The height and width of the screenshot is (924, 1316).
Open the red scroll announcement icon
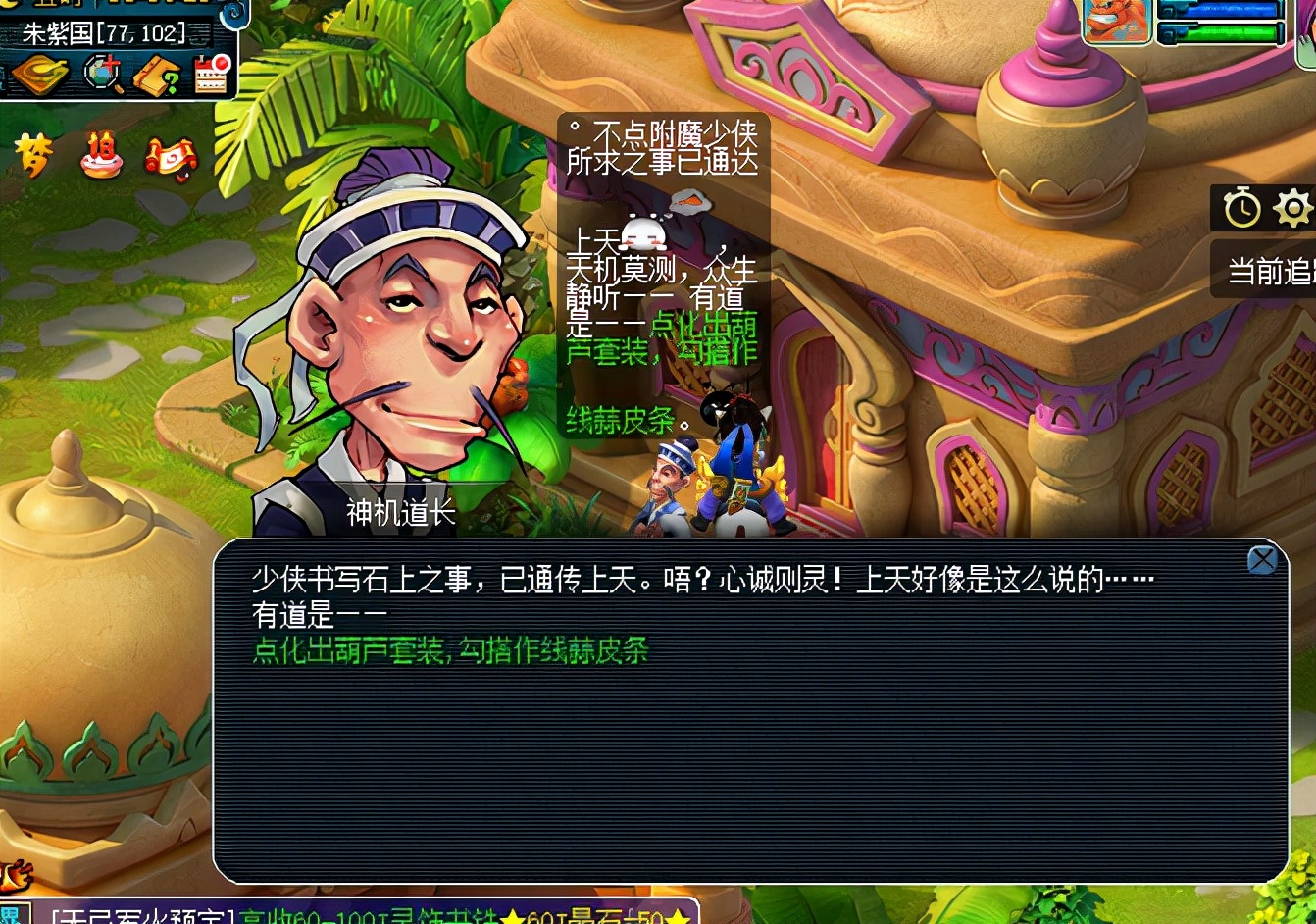(x=173, y=158)
